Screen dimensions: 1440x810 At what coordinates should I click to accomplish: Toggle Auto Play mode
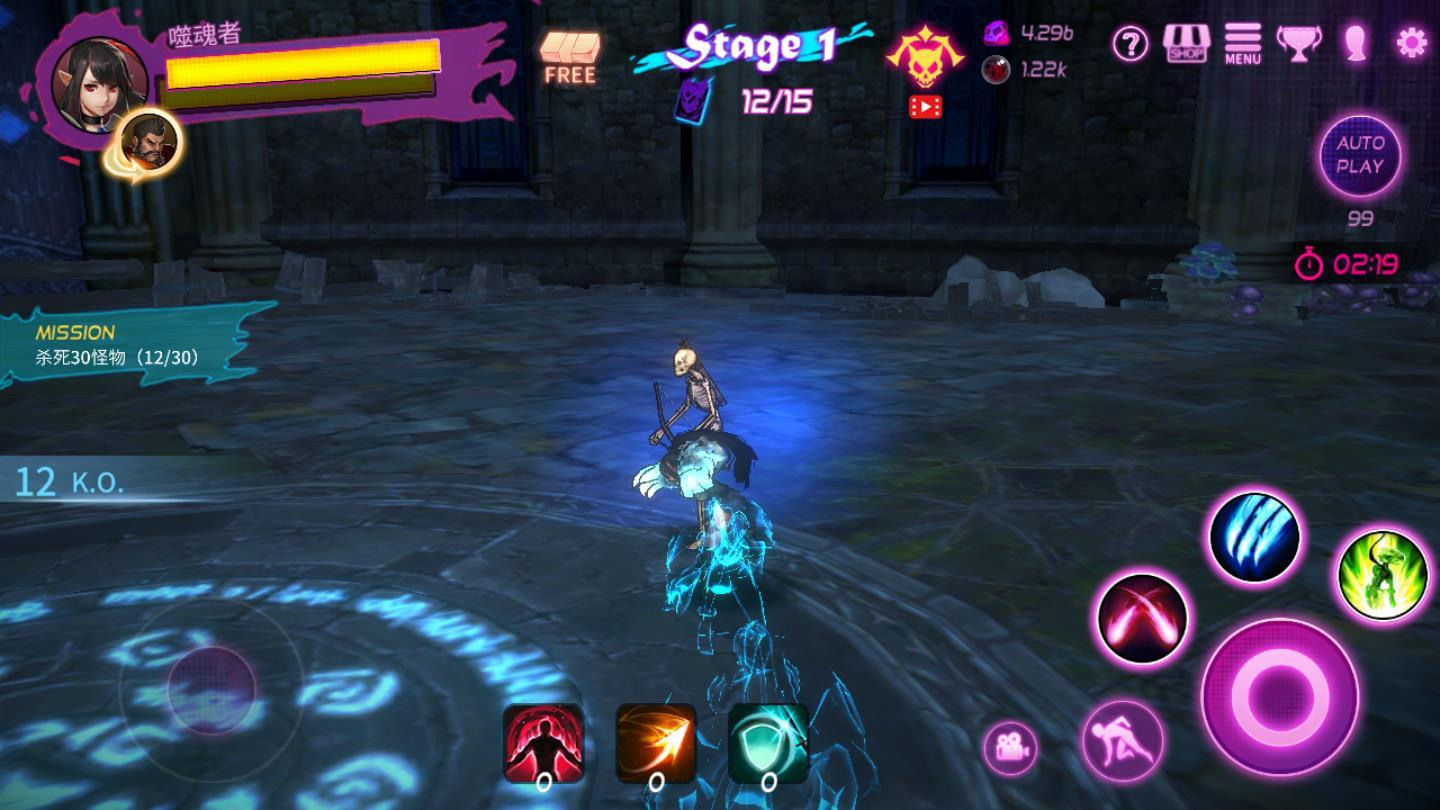tap(1360, 156)
